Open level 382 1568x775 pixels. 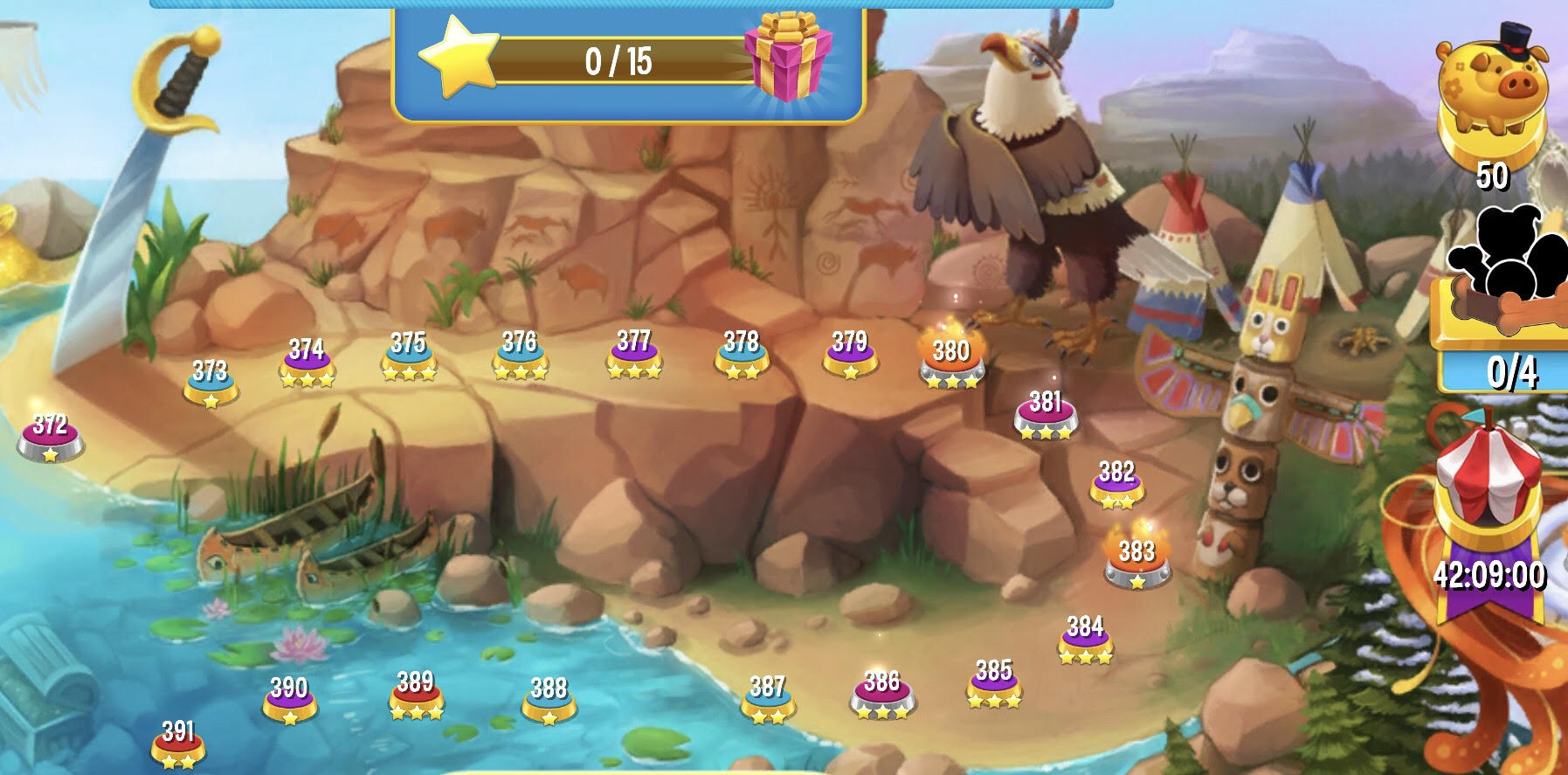pyautogui.click(x=1116, y=482)
